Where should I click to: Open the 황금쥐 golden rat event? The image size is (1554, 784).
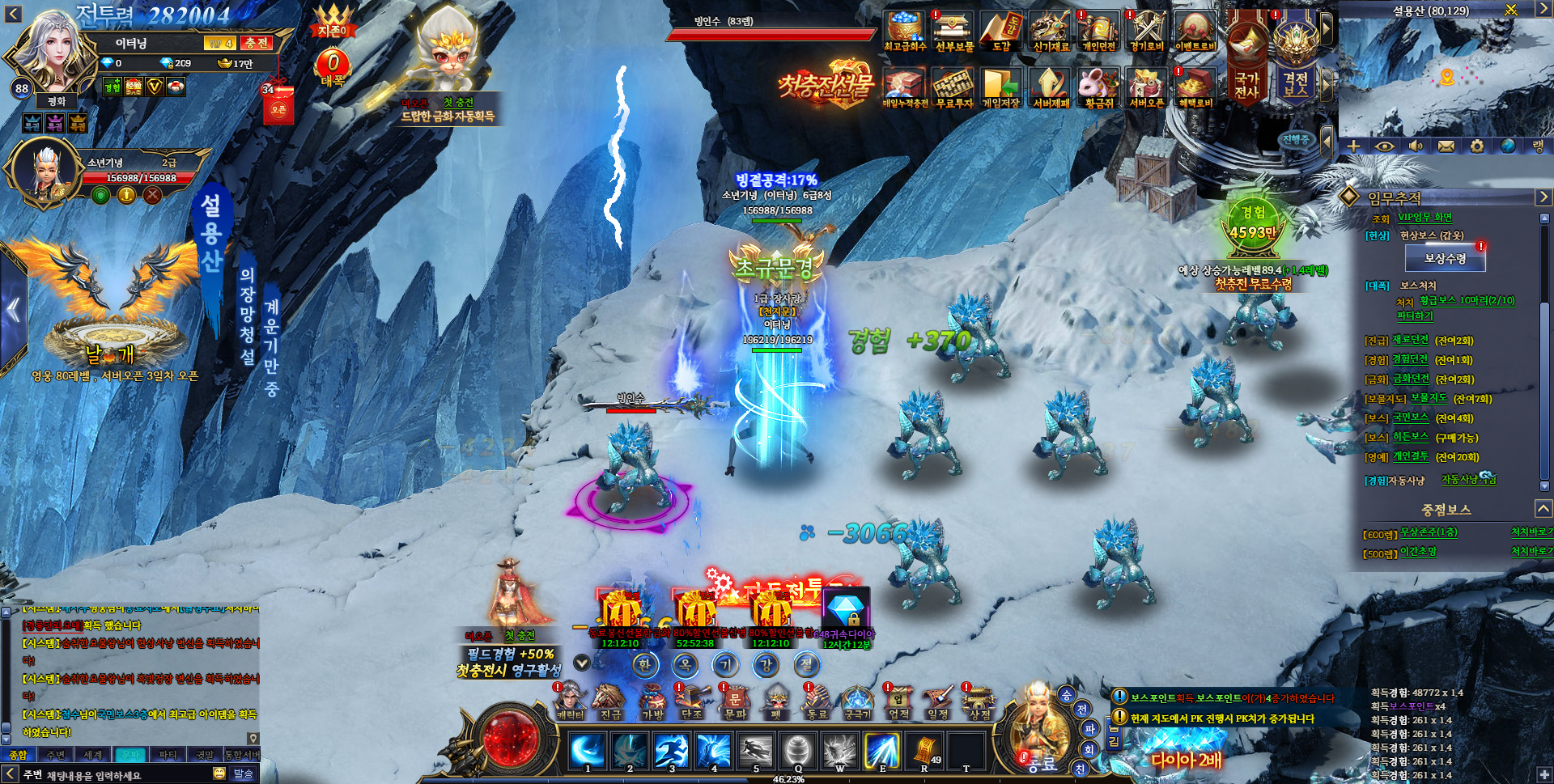[1098, 87]
